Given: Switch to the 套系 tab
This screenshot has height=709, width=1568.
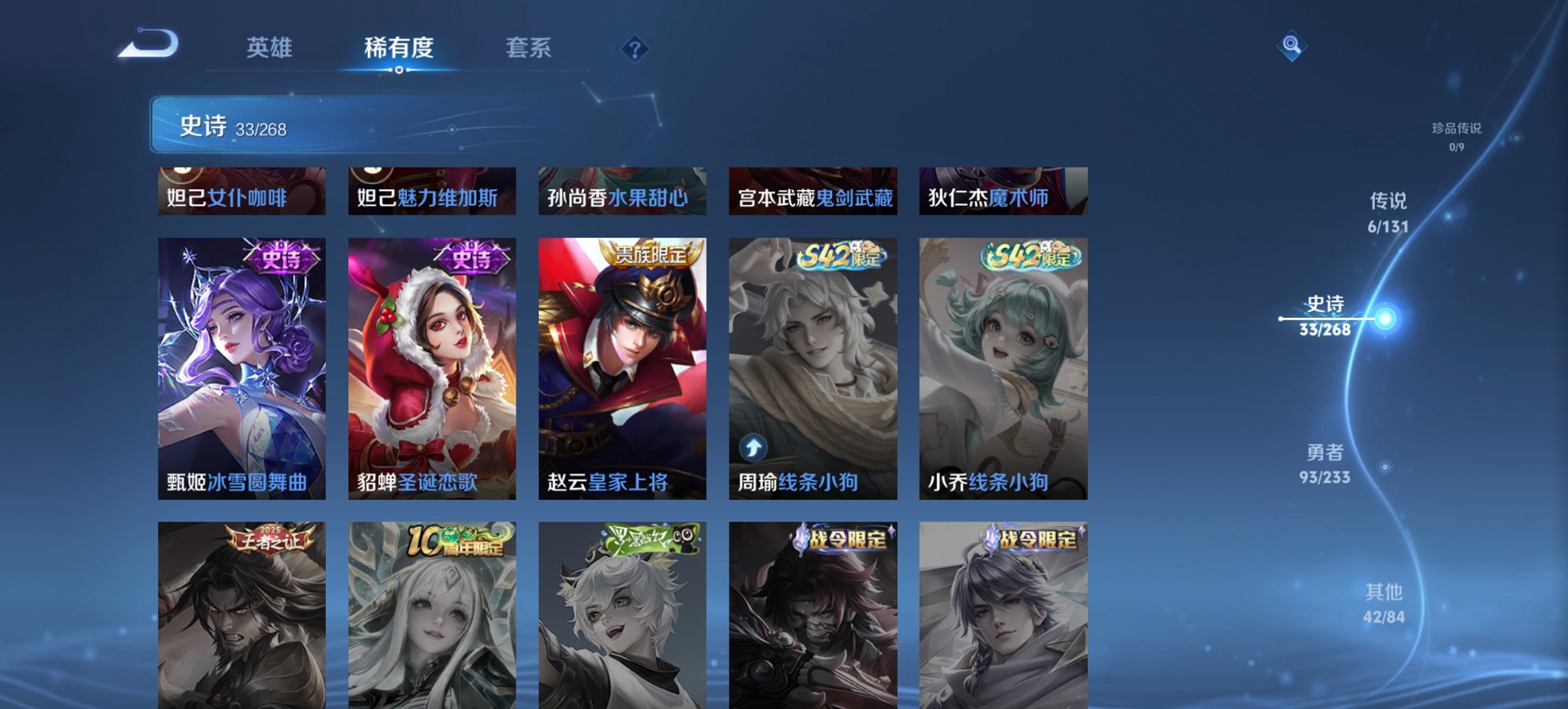Looking at the screenshot, I should tap(529, 49).
